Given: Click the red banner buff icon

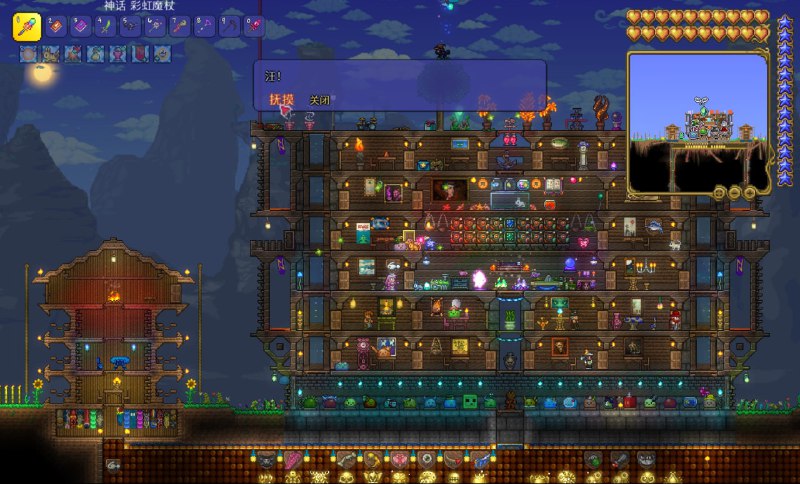Looking at the screenshot, I should click(x=138, y=54).
